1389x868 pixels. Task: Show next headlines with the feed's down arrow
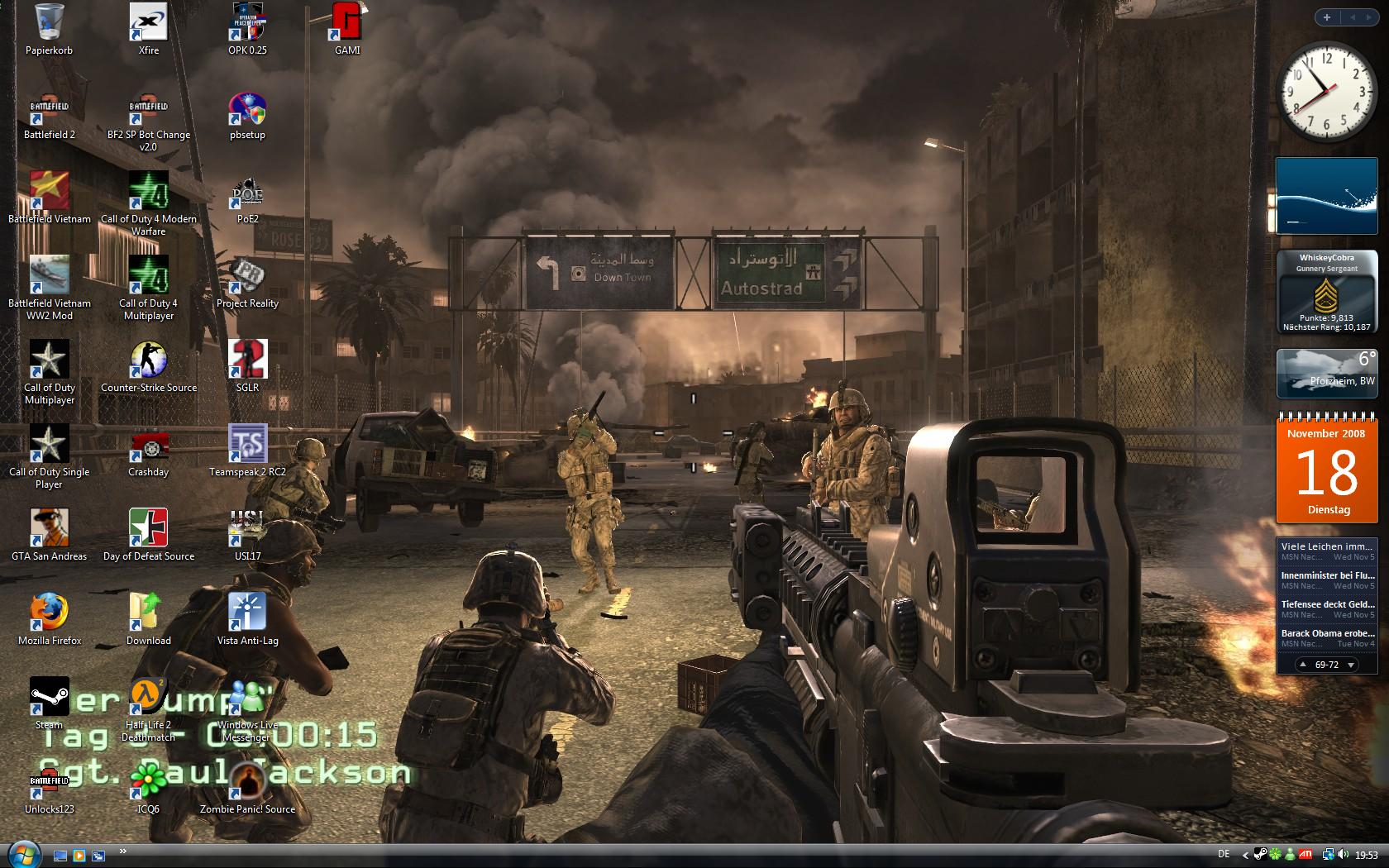point(1351,665)
